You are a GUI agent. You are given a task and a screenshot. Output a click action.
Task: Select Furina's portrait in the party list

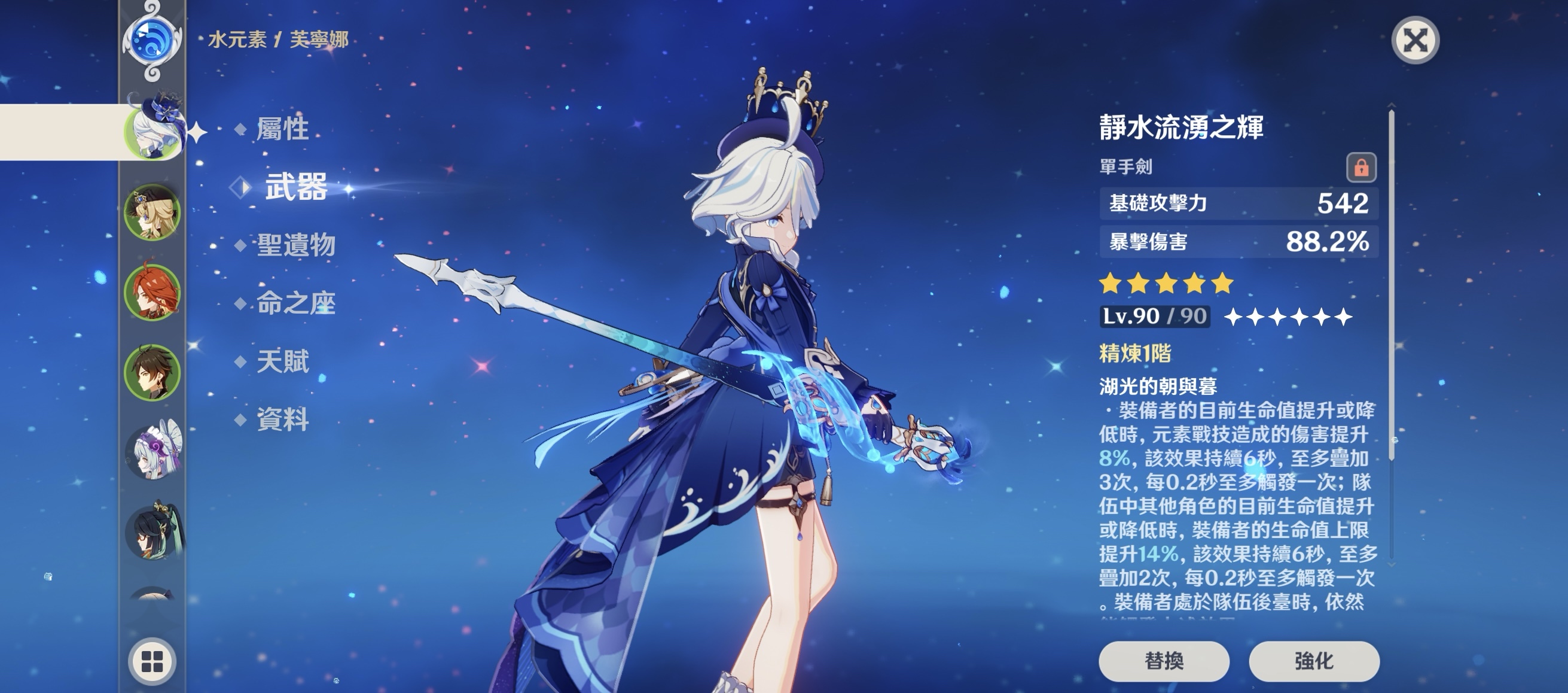tap(152, 131)
